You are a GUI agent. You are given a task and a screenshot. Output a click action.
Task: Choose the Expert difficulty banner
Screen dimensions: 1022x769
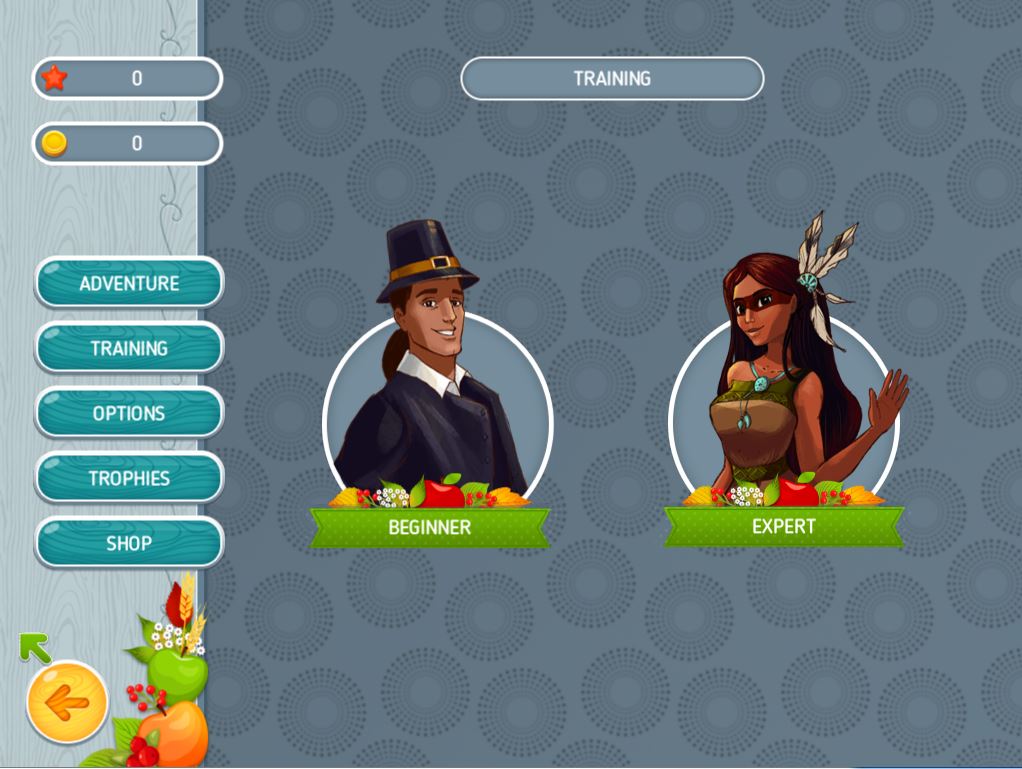(784, 526)
